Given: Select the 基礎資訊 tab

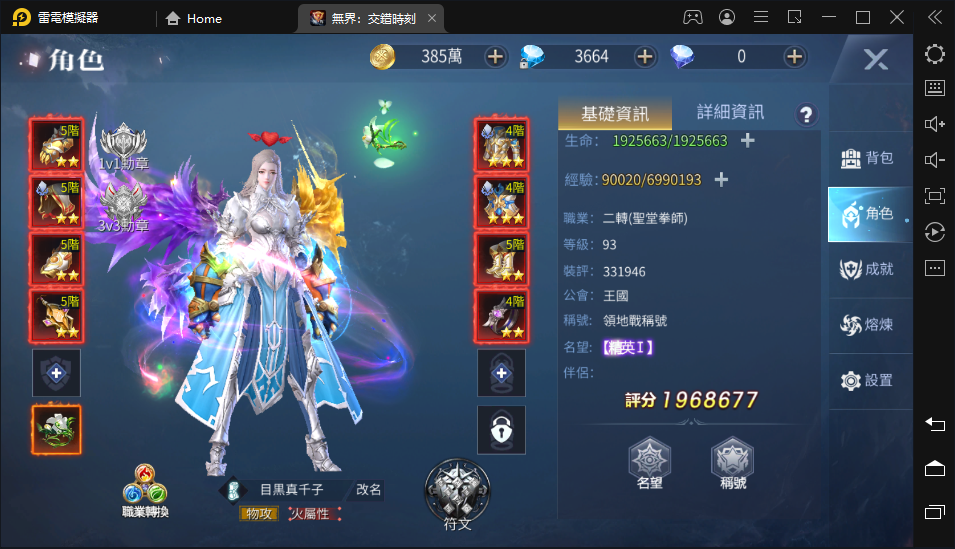Looking at the screenshot, I should 615,113.
